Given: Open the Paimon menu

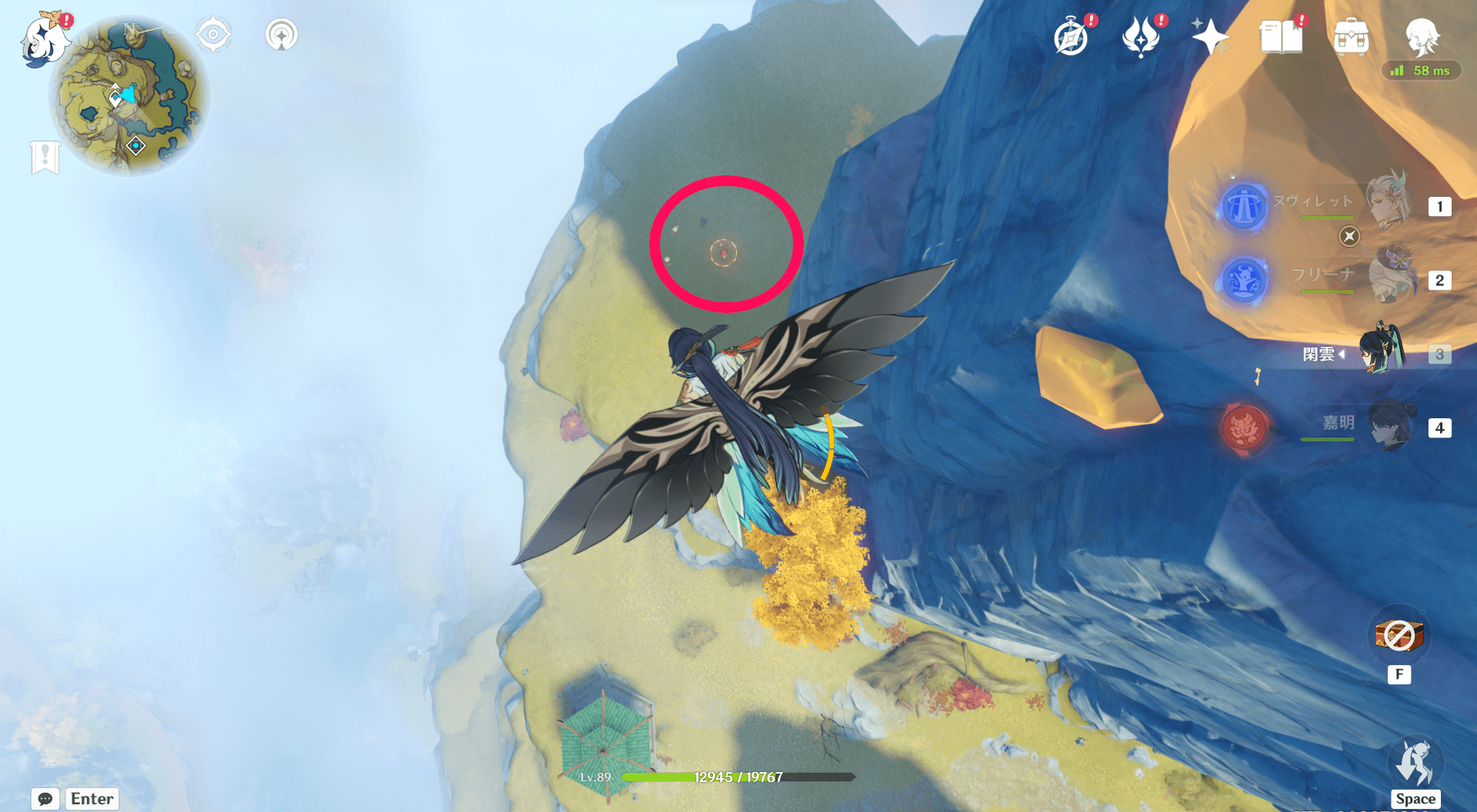Looking at the screenshot, I should pos(44,38).
